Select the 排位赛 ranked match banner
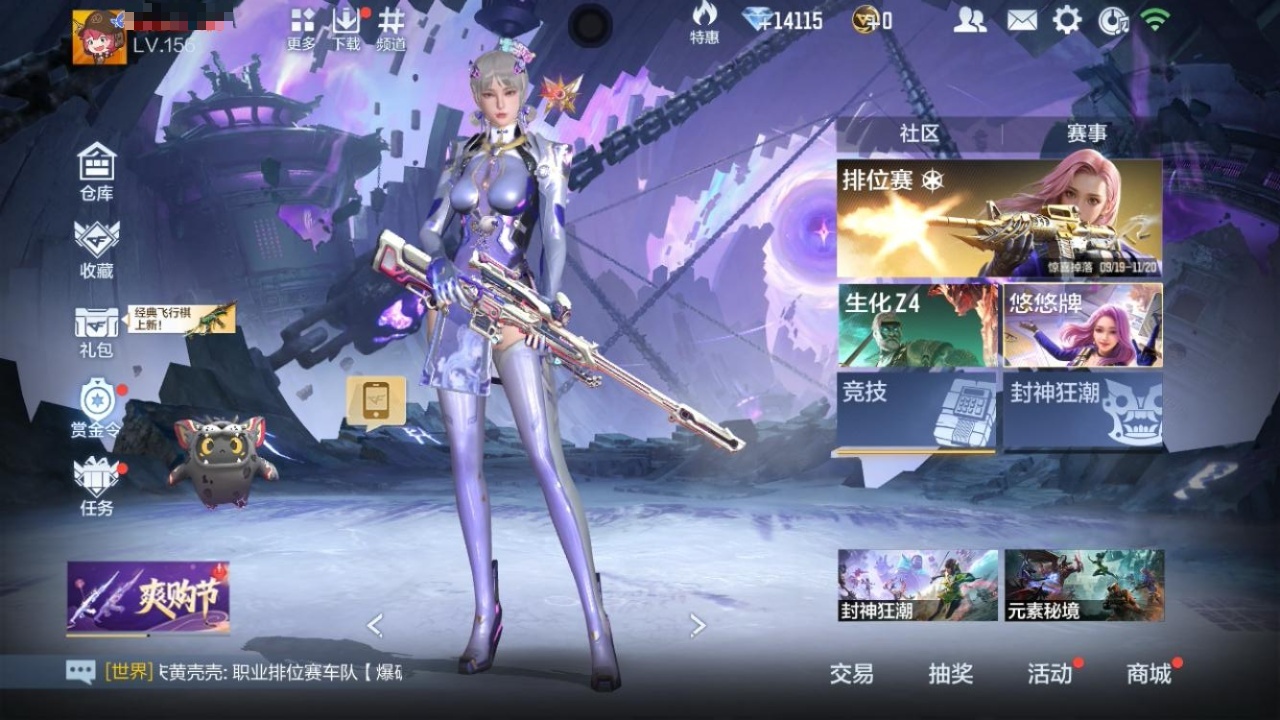 [999, 219]
